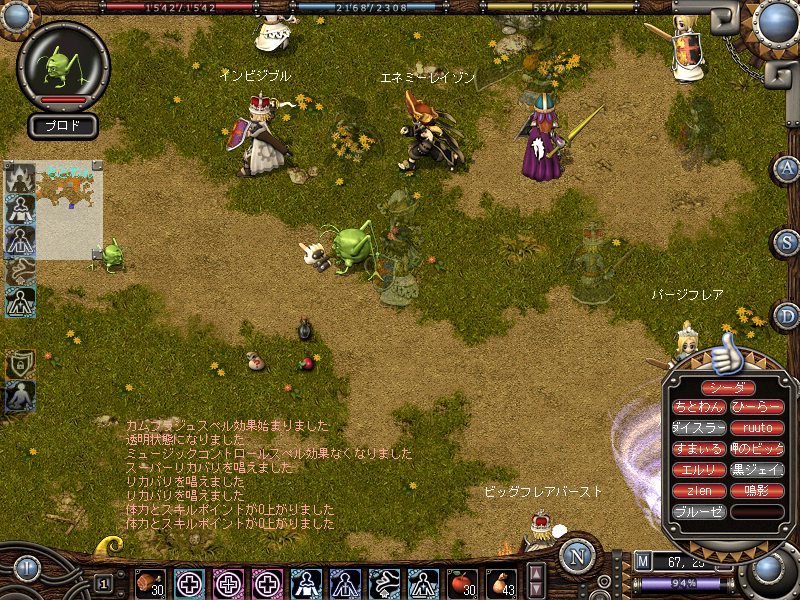Choose party member 鳴影
Screen dimensions: 800x600
[x=757, y=491]
